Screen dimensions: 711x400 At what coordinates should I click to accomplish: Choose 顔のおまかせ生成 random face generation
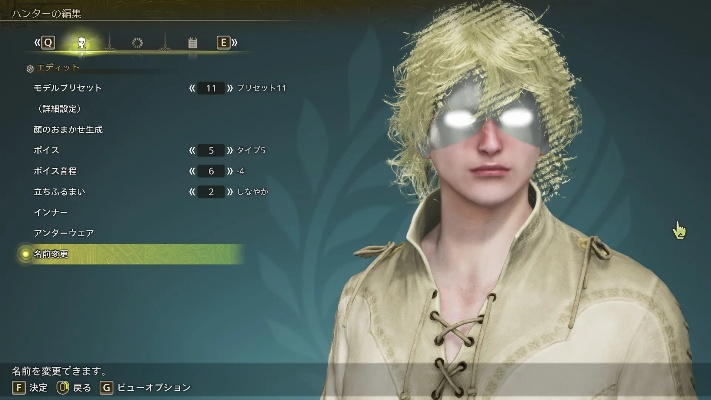66,129
